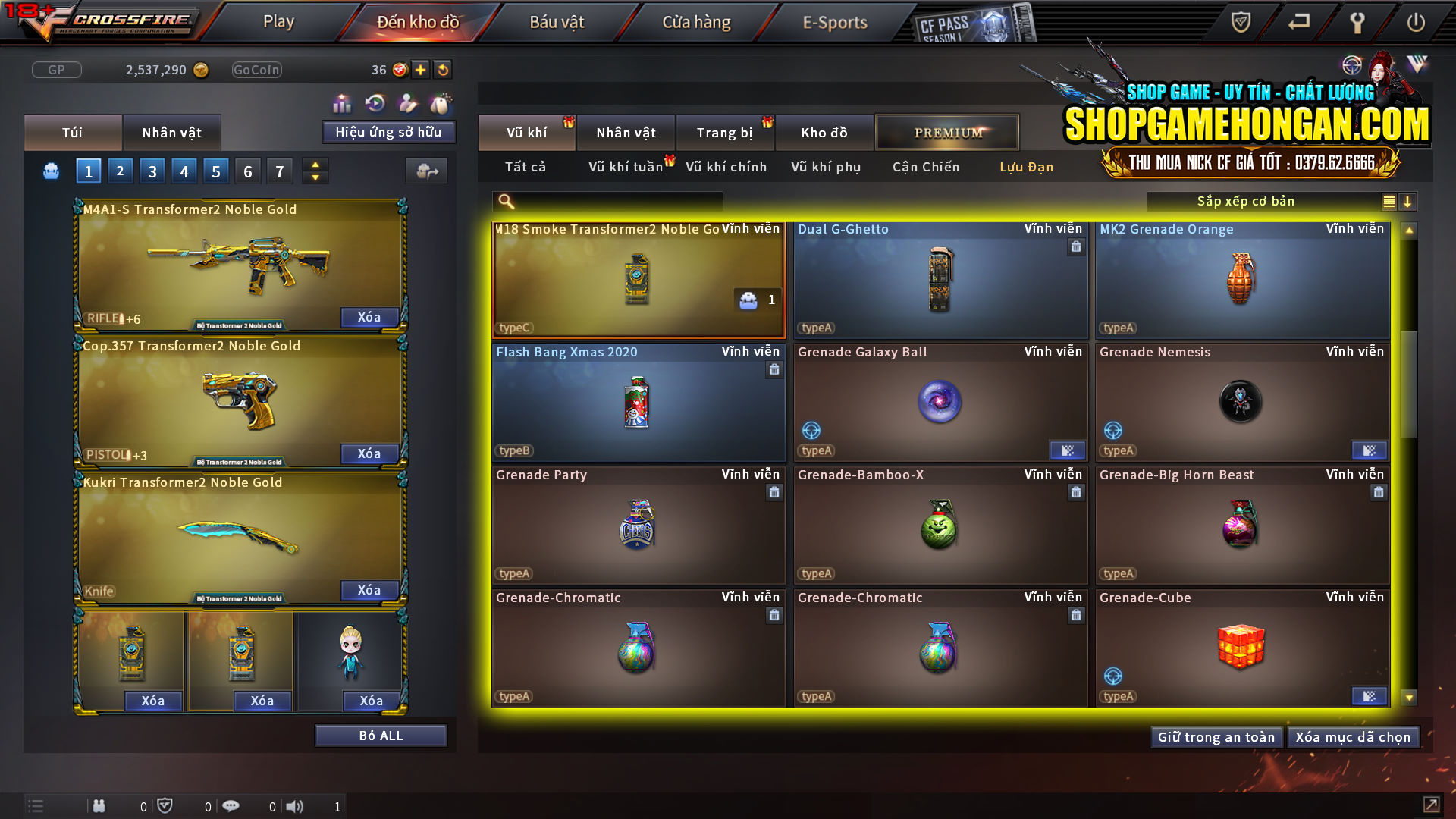Click the up arrow next to inventory page numbers

click(x=315, y=165)
